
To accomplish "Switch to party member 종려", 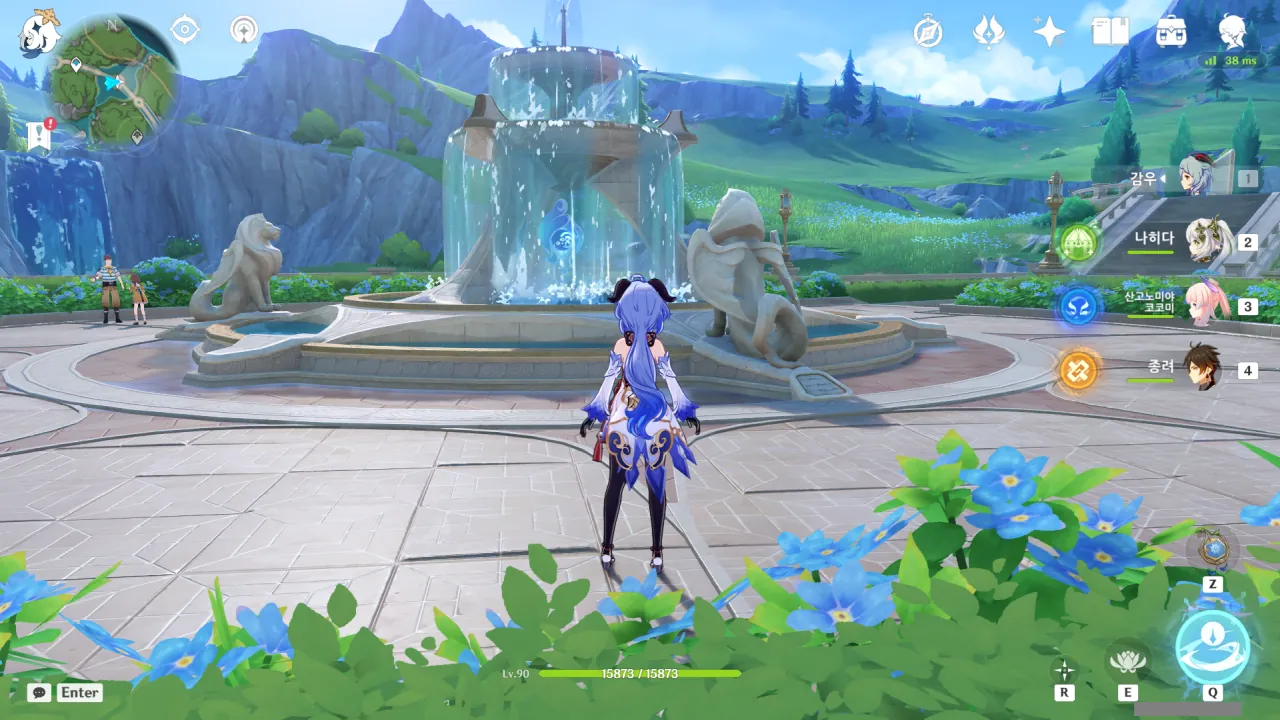I will (x=1203, y=369).
